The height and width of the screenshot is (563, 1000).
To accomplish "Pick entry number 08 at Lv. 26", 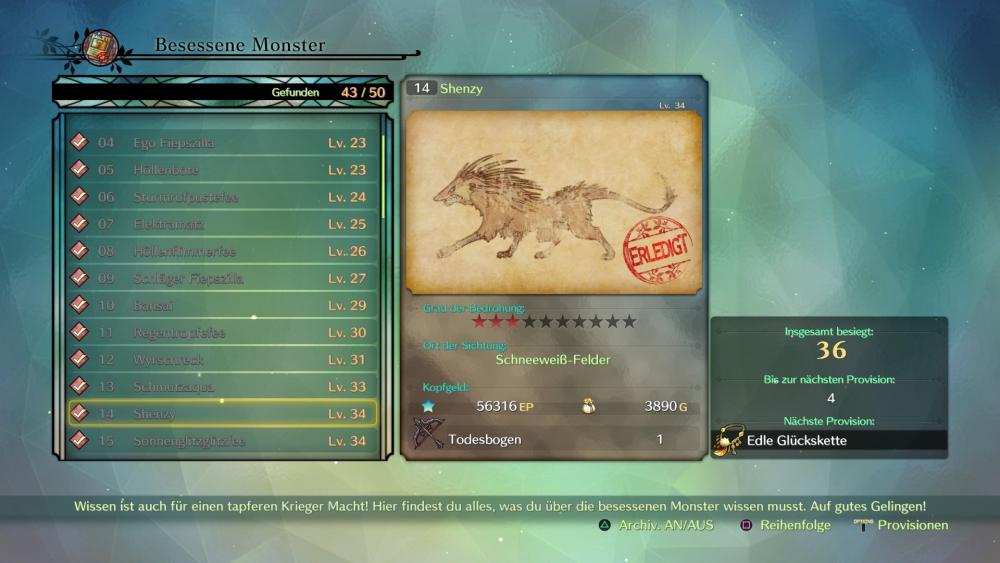I will pos(220,251).
